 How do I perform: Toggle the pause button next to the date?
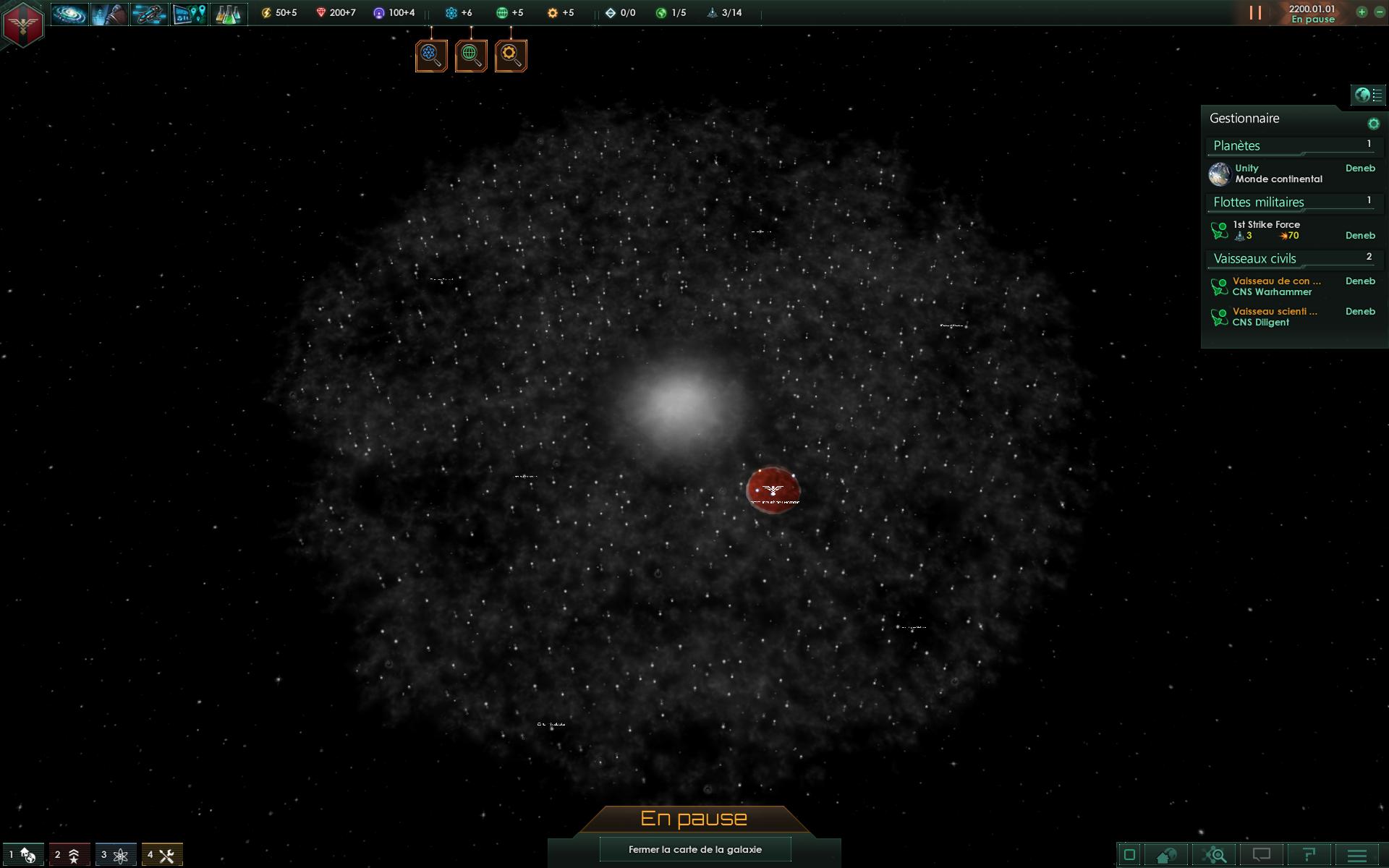1255,13
